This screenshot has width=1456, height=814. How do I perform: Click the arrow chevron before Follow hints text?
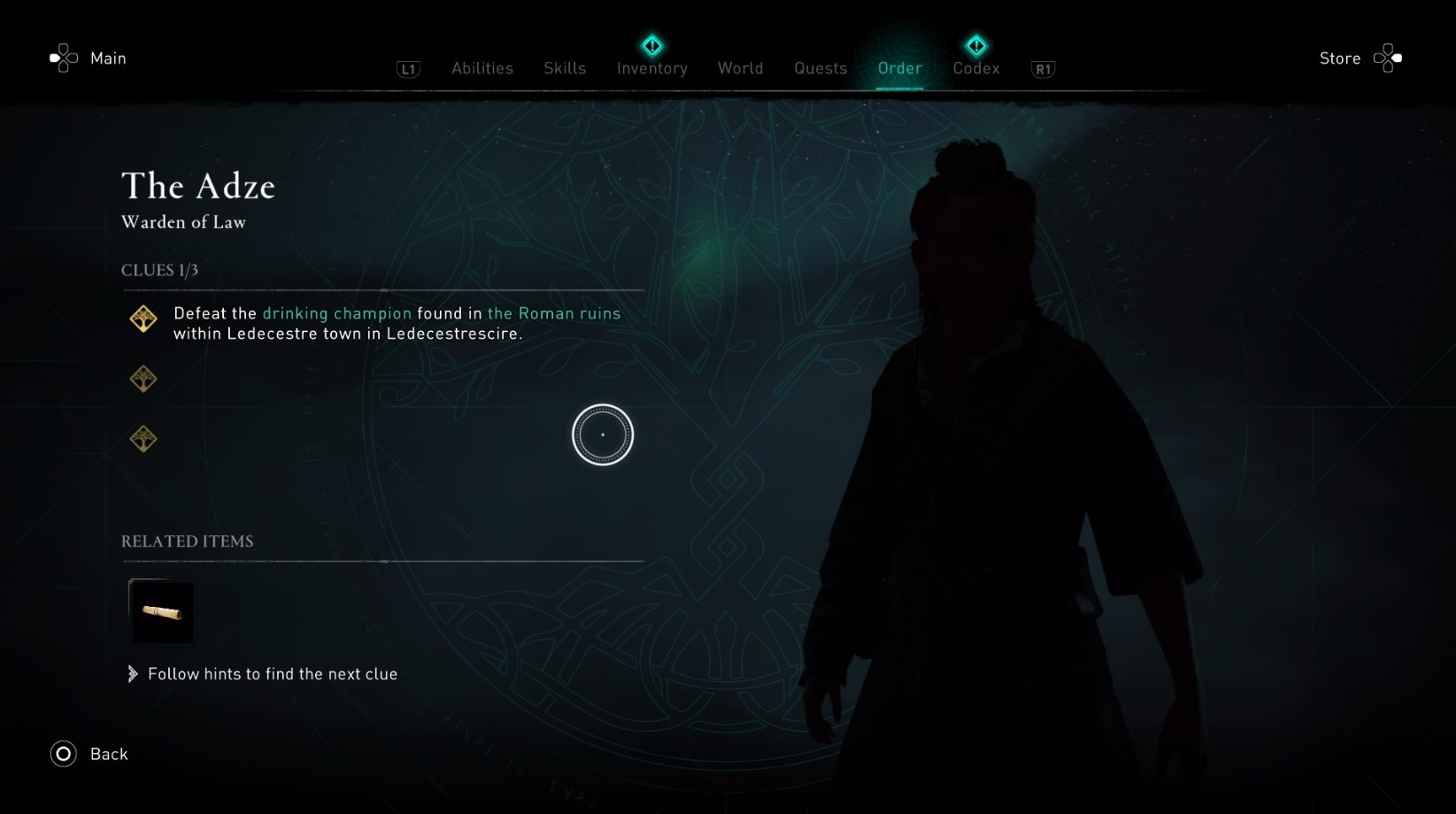tap(132, 673)
